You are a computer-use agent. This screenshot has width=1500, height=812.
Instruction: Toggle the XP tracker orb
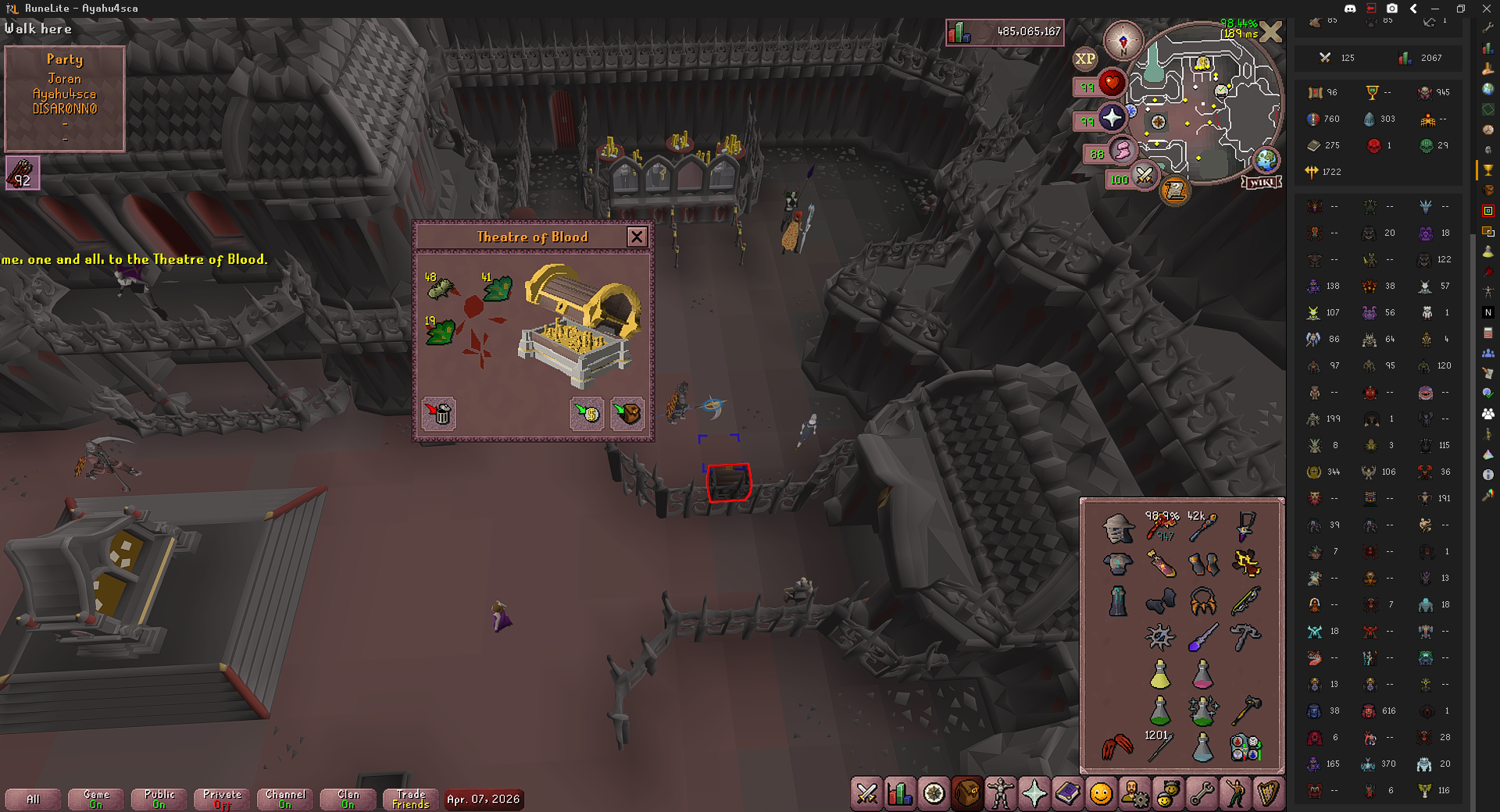pos(1085,59)
